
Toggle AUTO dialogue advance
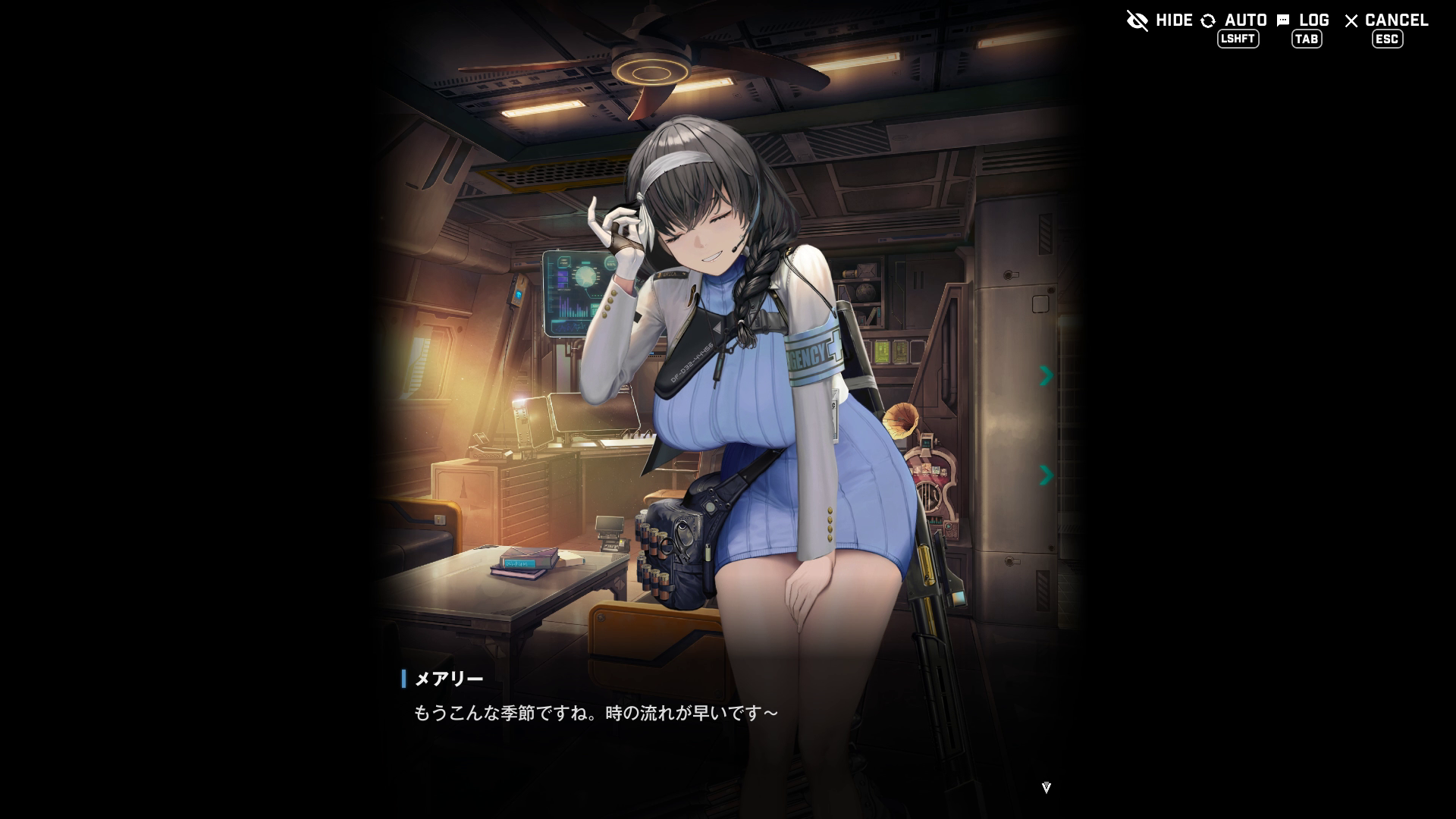click(x=1235, y=21)
